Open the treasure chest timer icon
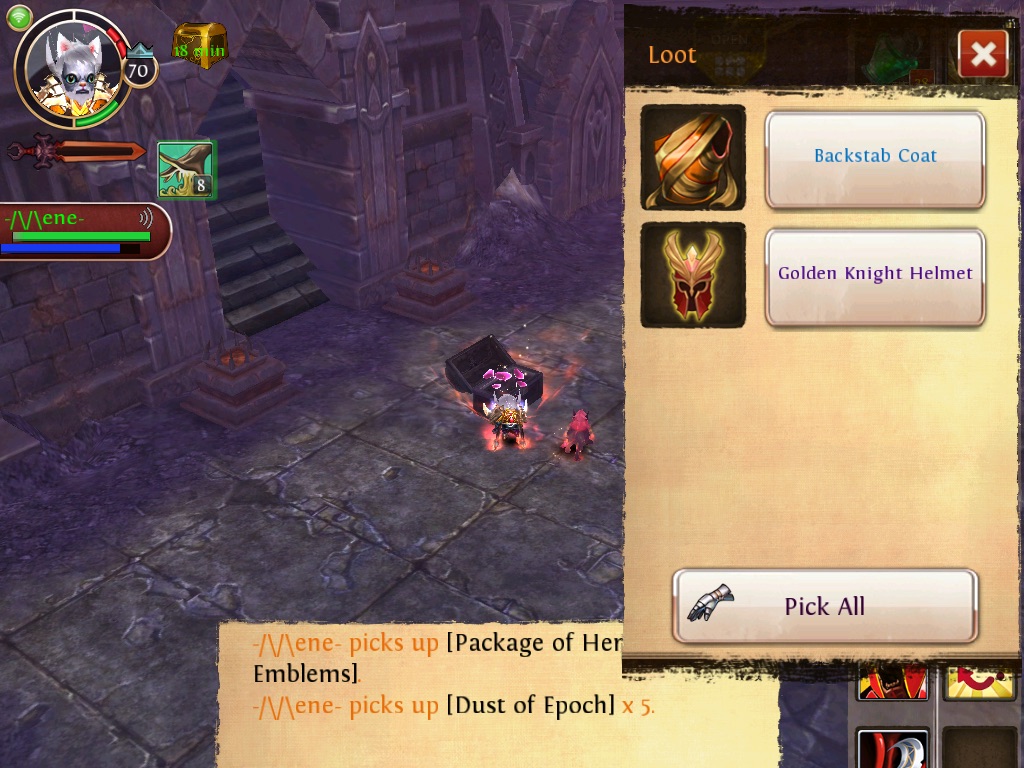The height and width of the screenshot is (768, 1024). point(200,46)
